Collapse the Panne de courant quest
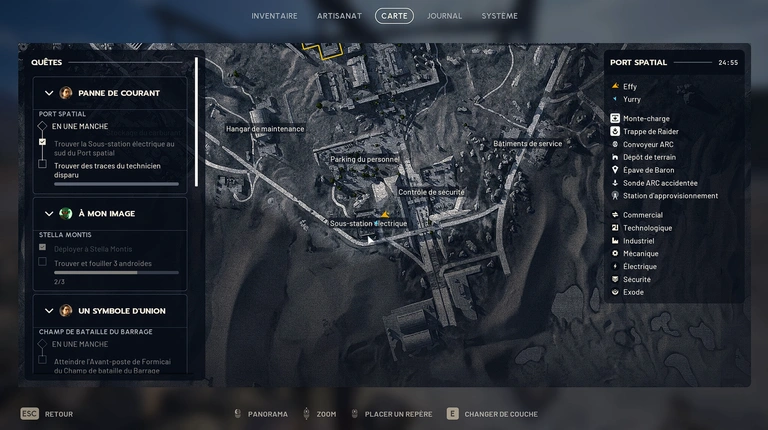The image size is (768, 430). point(49,93)
